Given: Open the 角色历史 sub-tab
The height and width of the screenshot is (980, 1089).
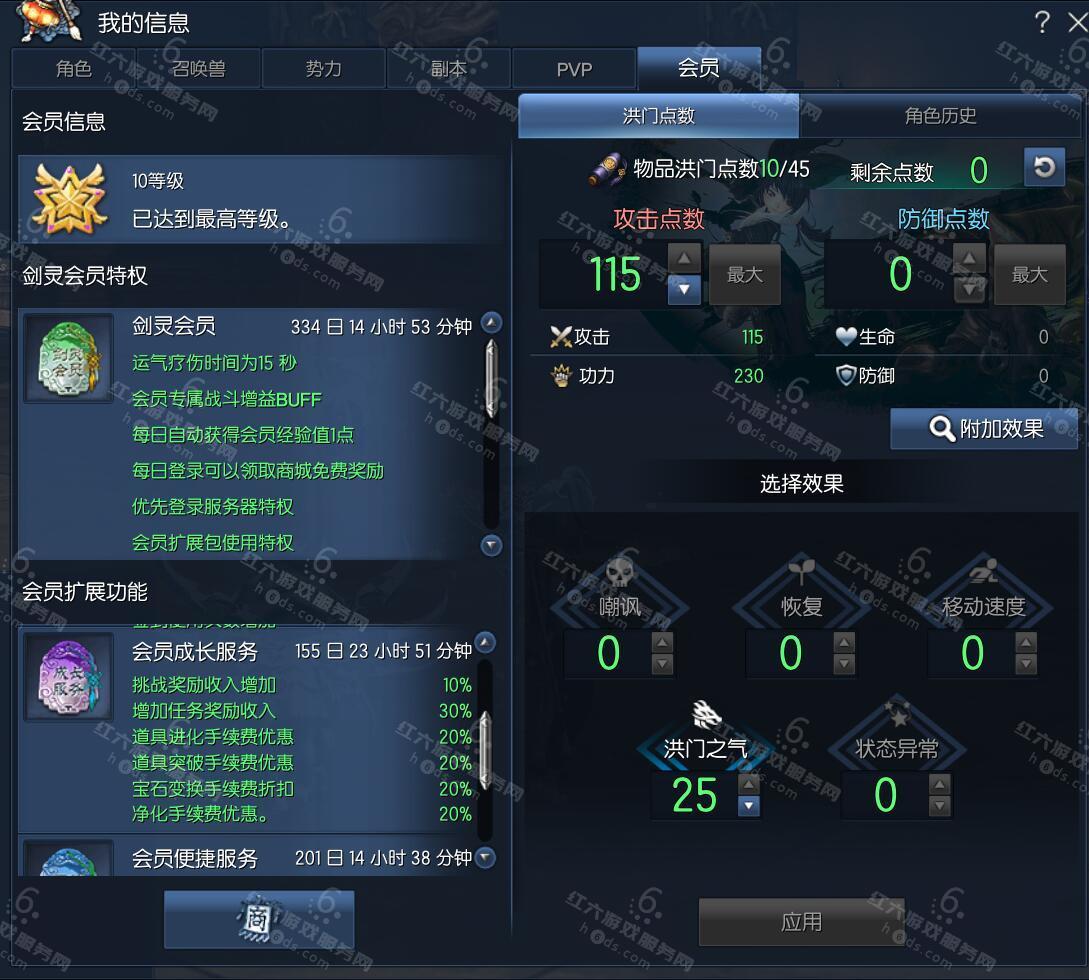Looking at the screenshot, I should tap(940, 116).
